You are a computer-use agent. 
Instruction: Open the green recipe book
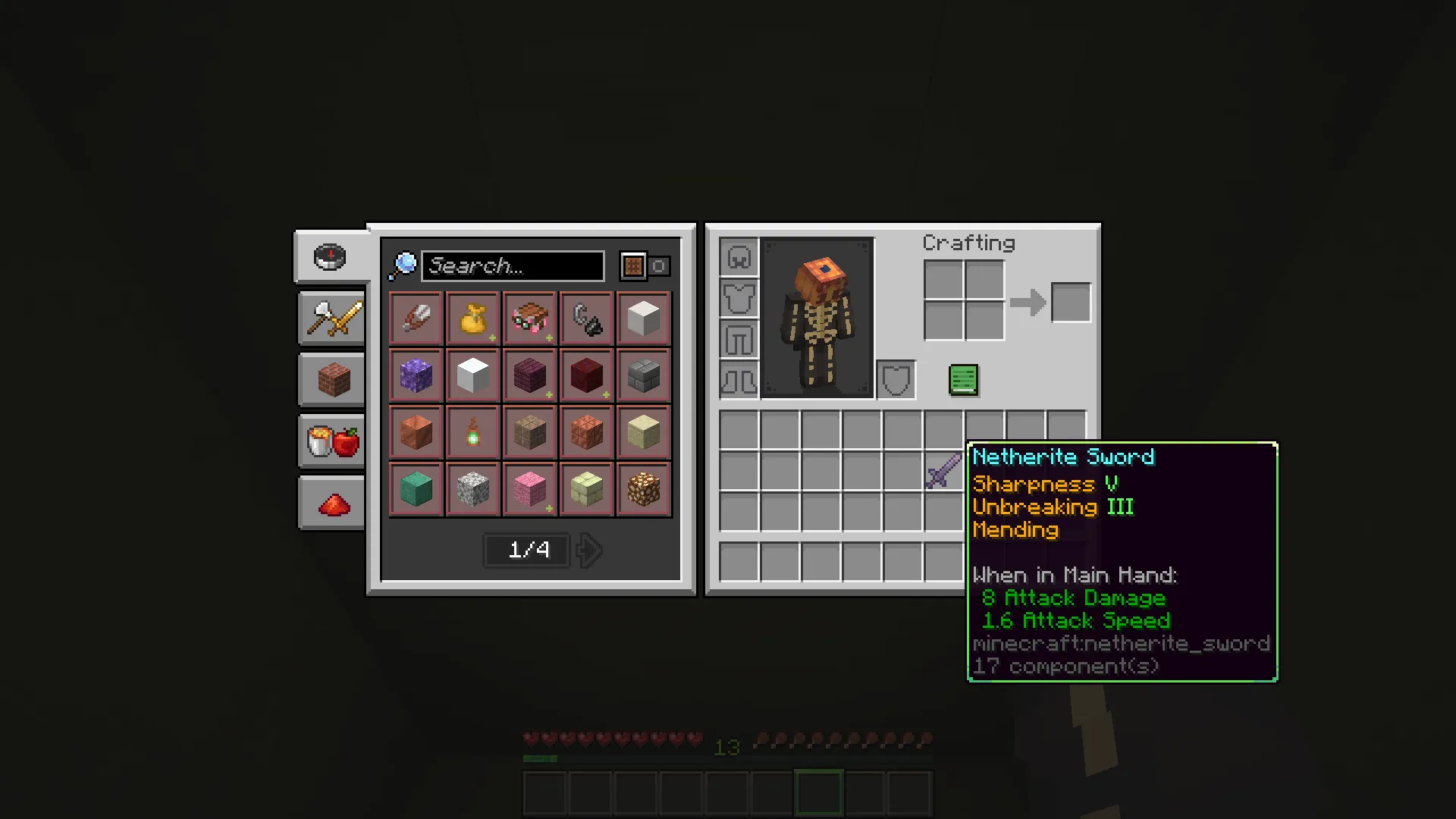point(963,379)
